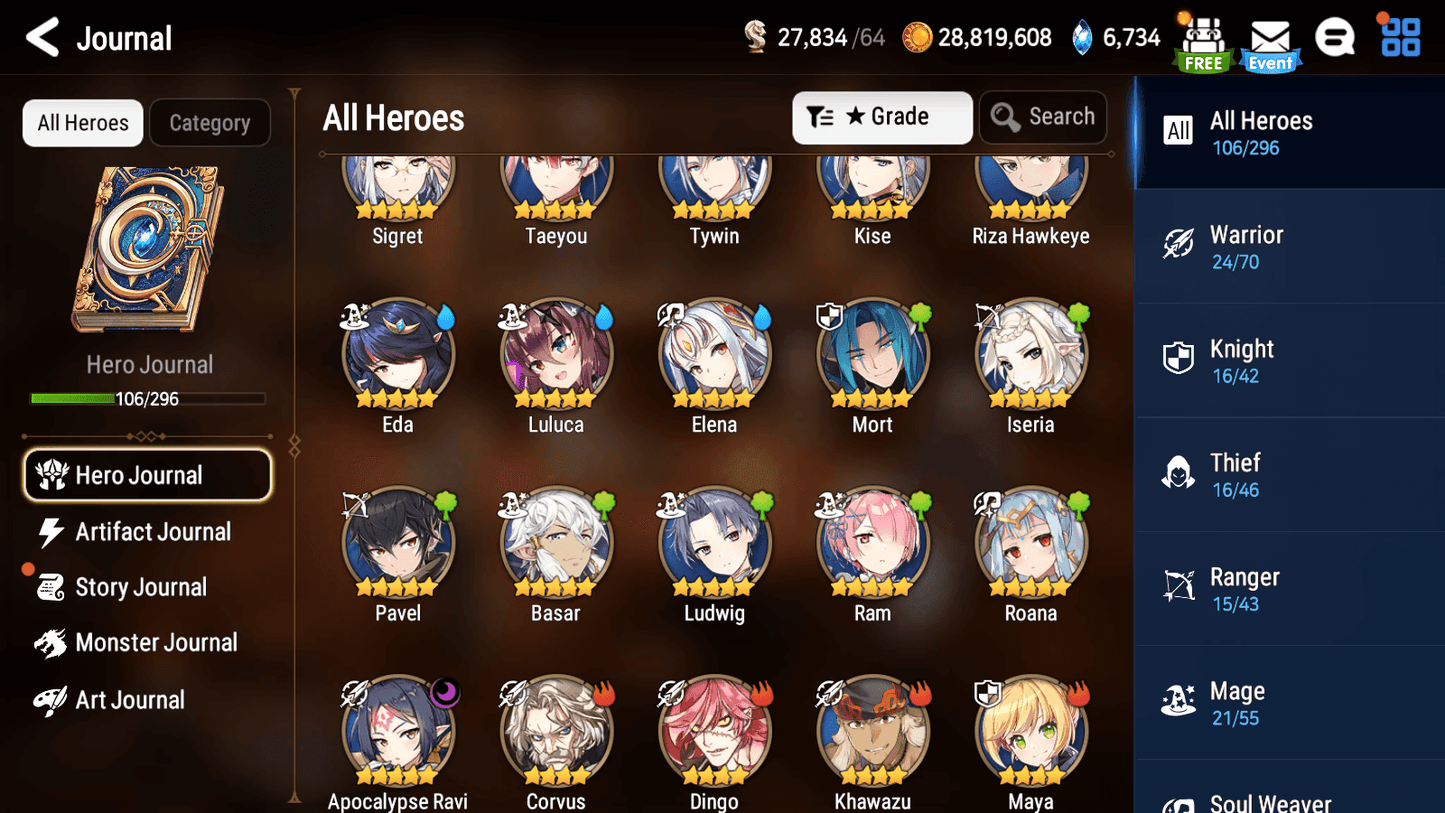The width and height of the screenshot is (1445, 813).
Task: Open the blue grid menu icon
Action: point(1398,36)
